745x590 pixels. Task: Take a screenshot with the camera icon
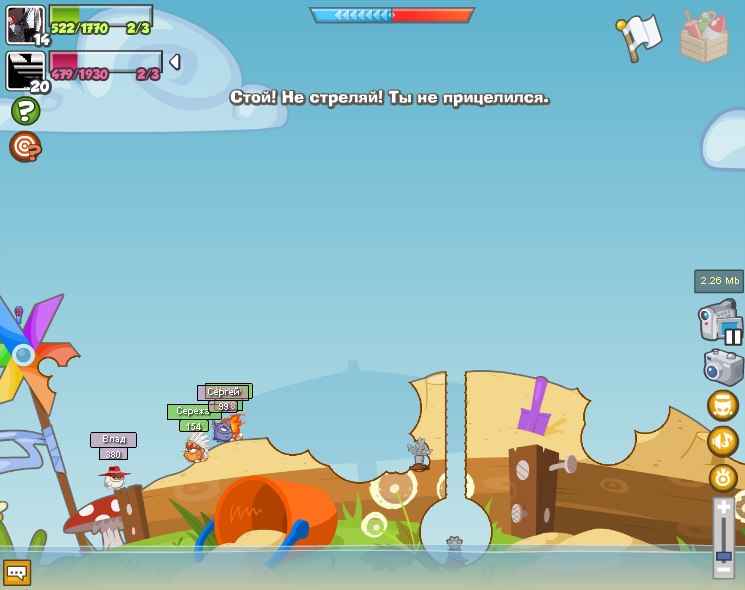pos(723,367)
